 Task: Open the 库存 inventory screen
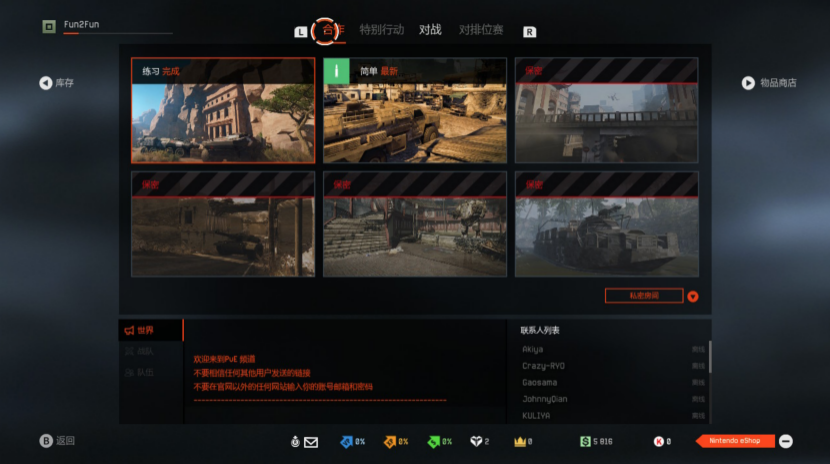tap(57, 83)
